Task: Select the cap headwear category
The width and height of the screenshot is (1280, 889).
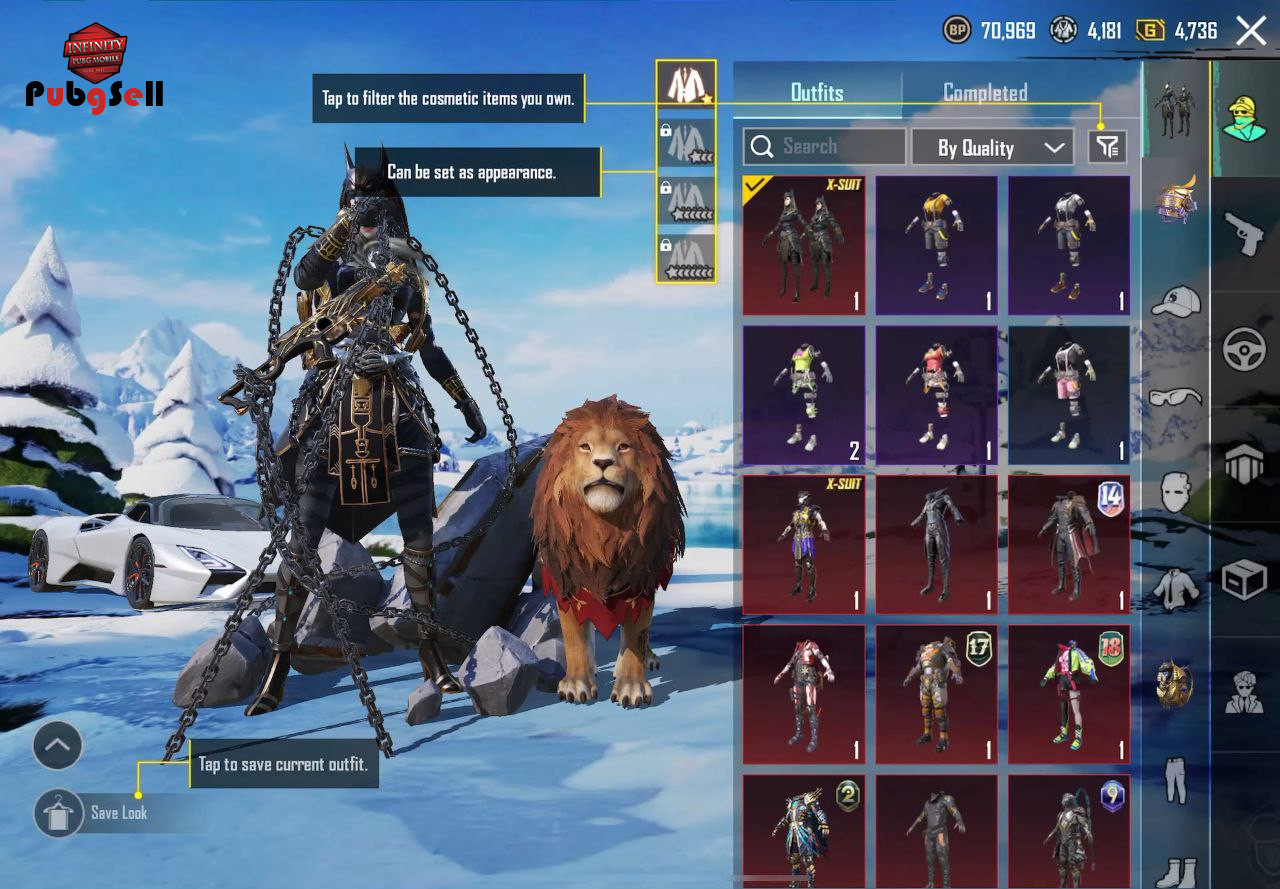Action: (x=1176, y=300)
